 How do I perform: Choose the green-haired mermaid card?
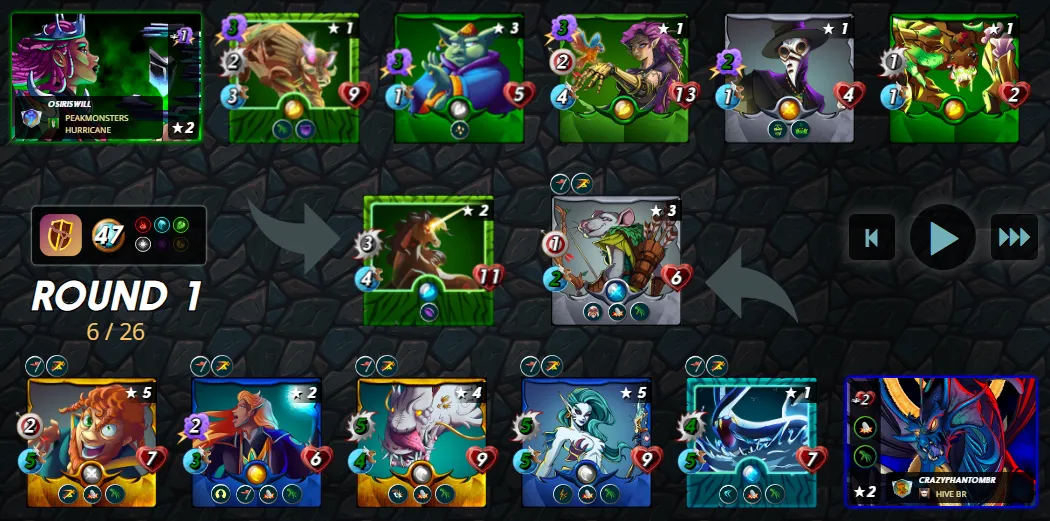(587, 440)
